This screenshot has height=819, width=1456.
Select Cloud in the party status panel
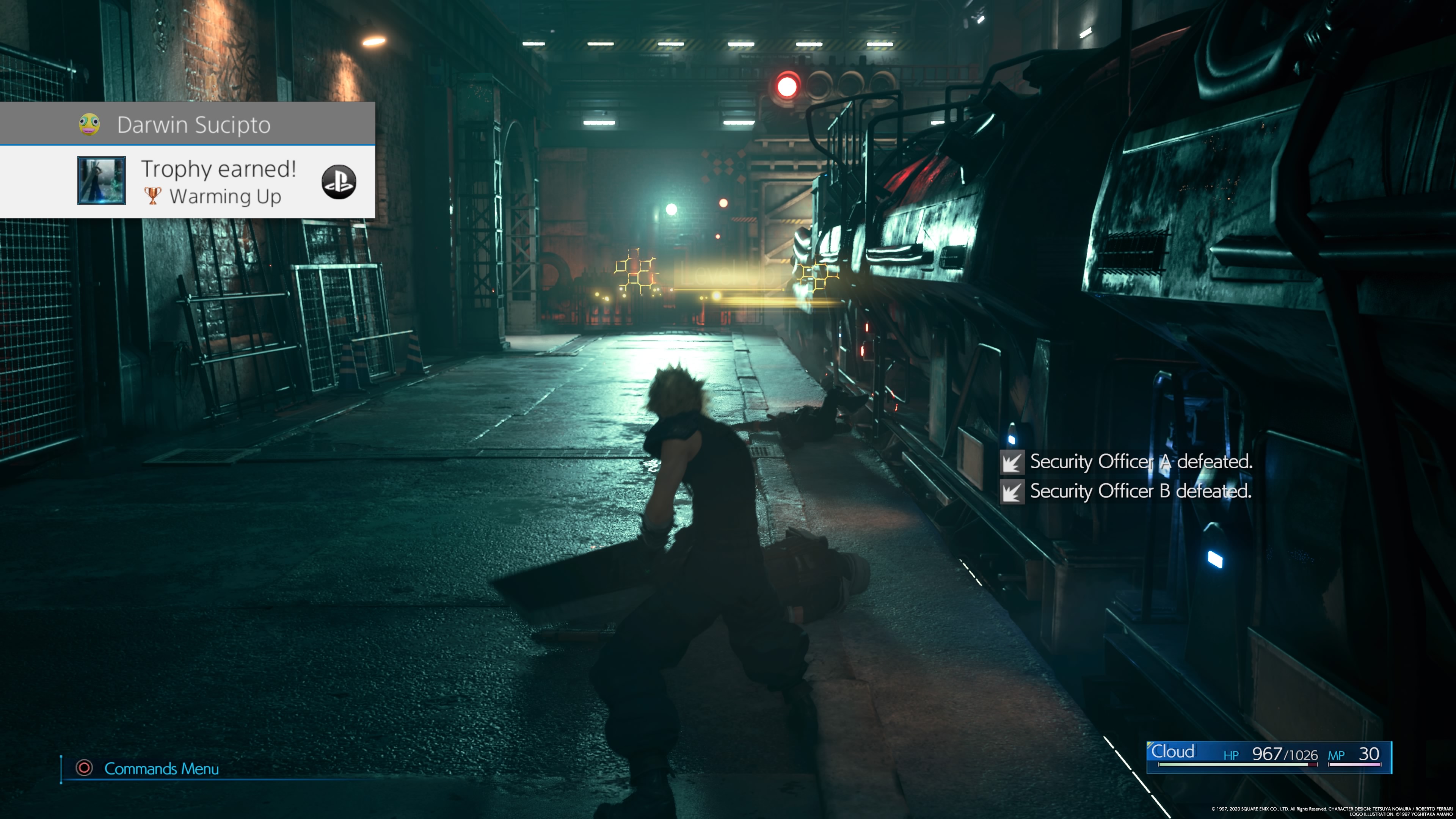pos(1174,752)
